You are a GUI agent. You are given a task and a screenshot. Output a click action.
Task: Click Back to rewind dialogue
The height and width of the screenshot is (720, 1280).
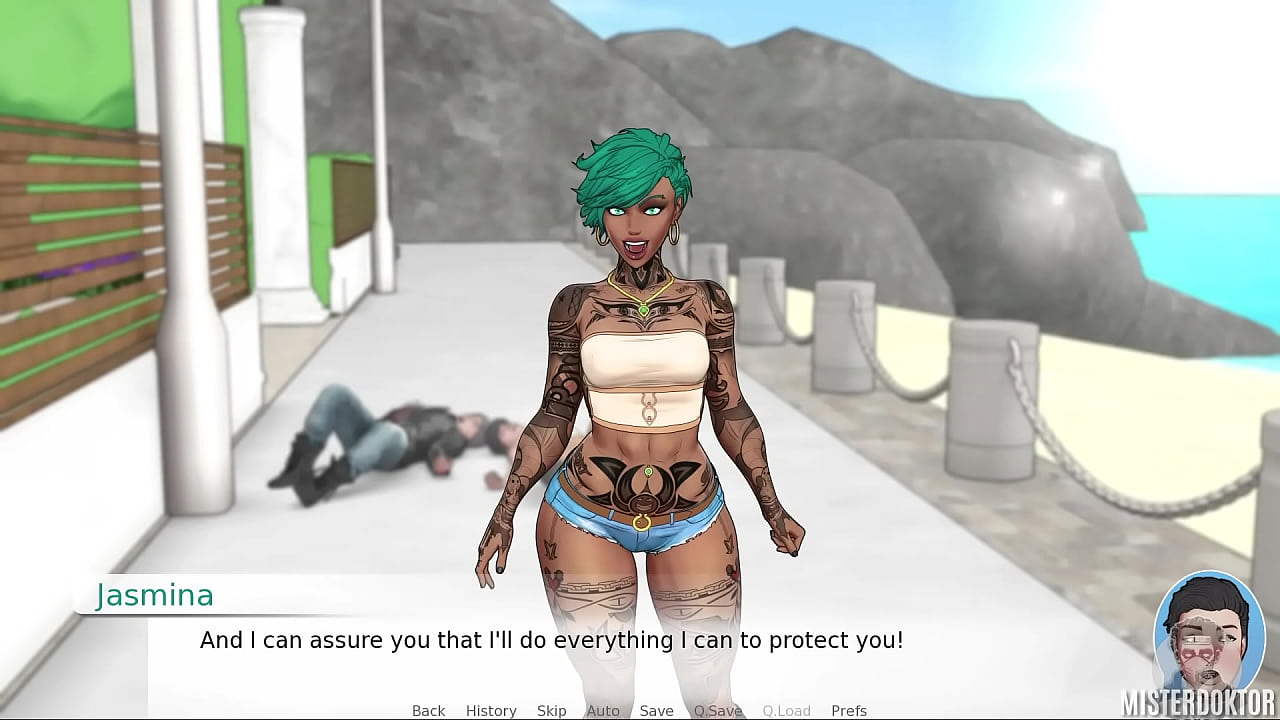(x=428, y=710)
